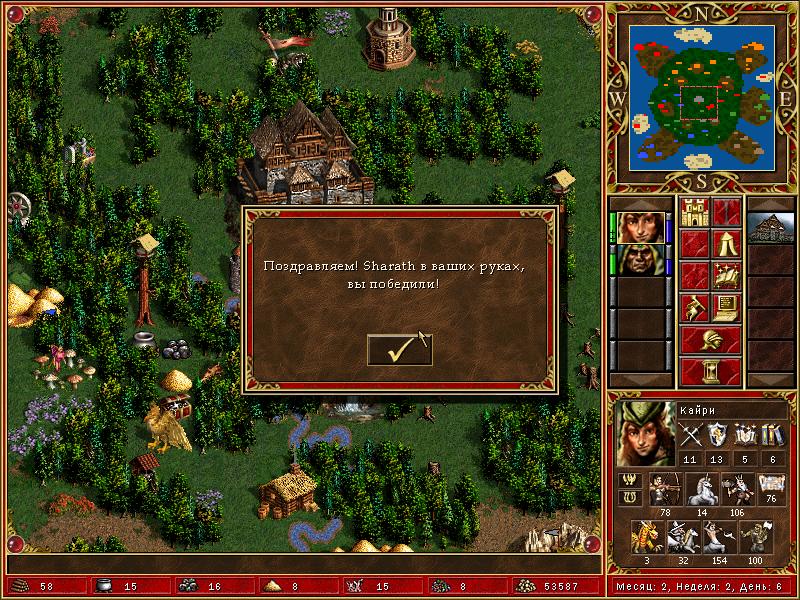Open the Kingdom Overview castle button
This screenshot has width=800, height=600.
pos(694,212)
